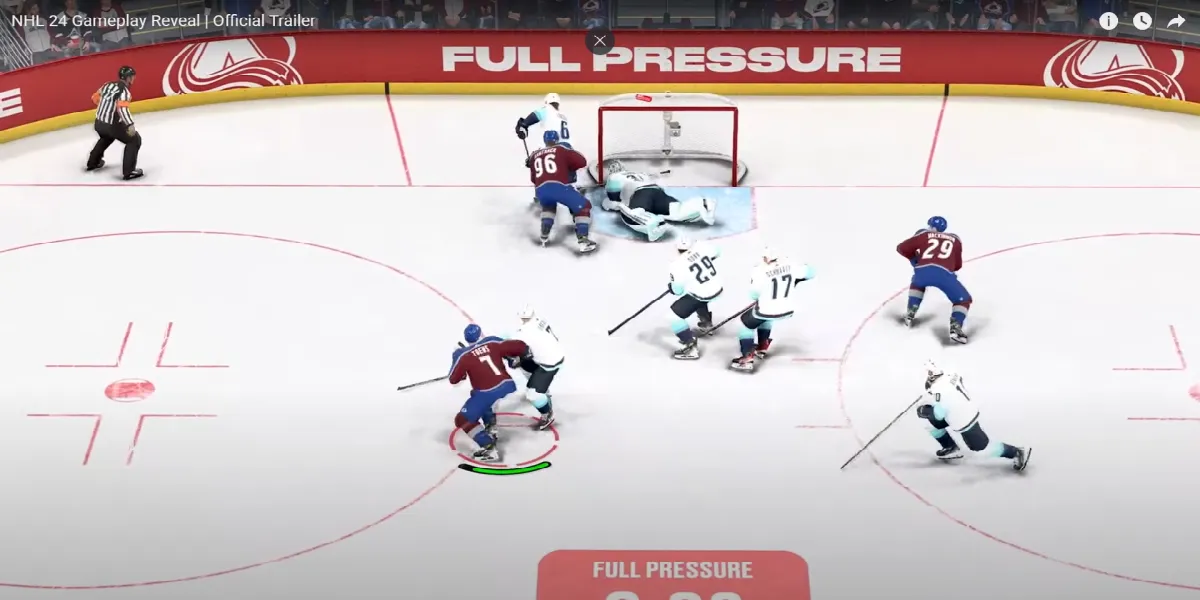This screenshot has height=600, width=1200.
Task: Close the overlay with the X button
Action: tap(599, 41)
